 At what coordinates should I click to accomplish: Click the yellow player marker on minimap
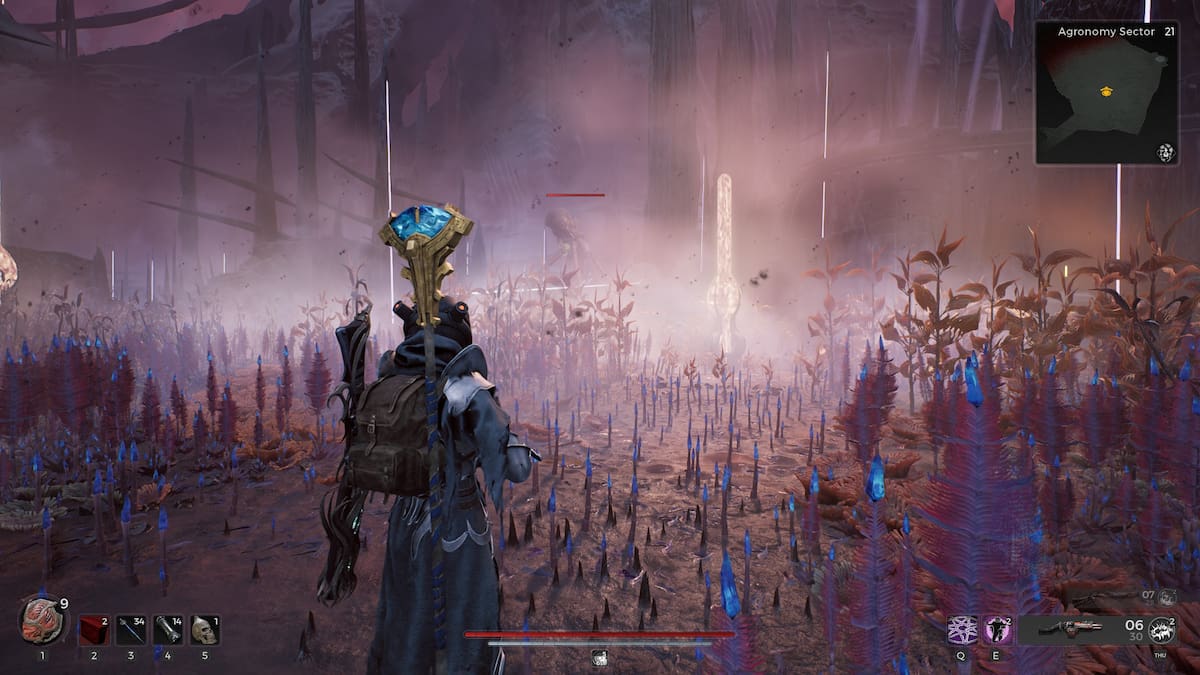coord(1106,92)
